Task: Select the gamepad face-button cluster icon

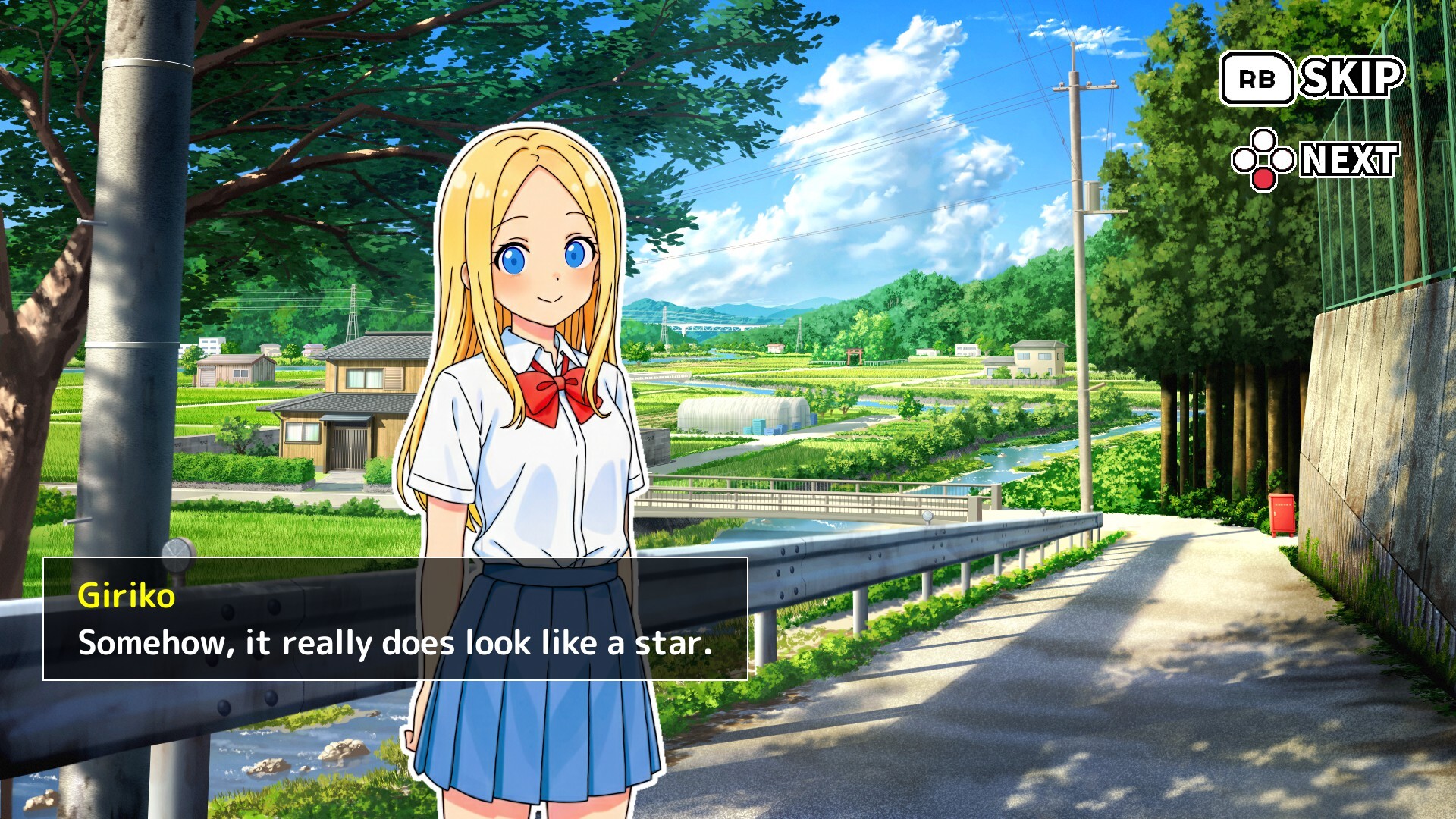Action: [1263, 159]
